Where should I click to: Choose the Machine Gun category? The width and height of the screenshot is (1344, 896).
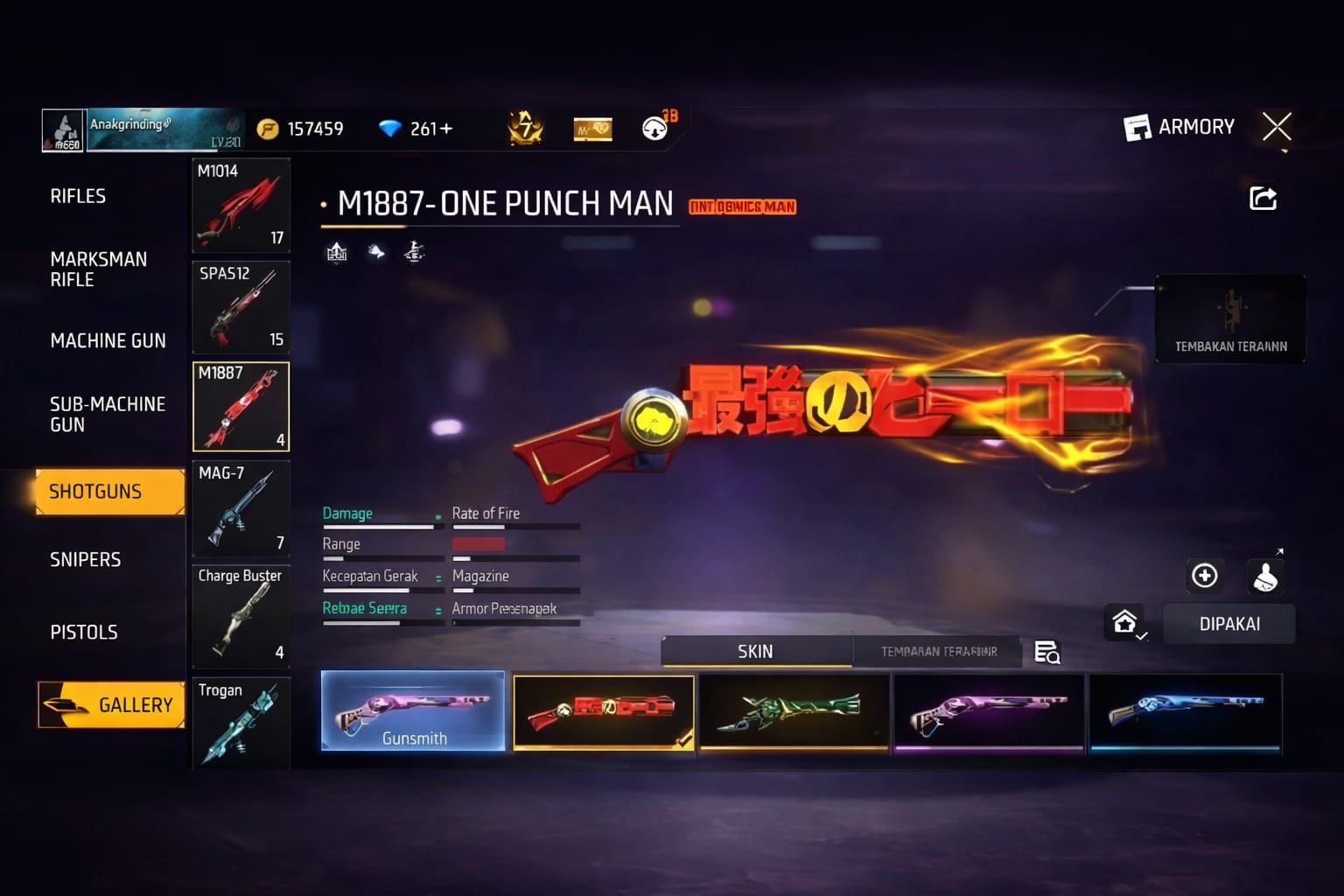[x=108, y=341]
